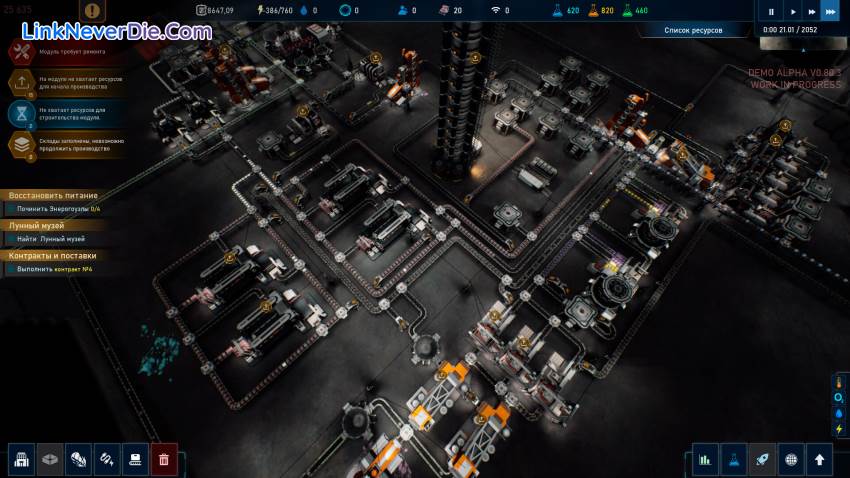Viewport: 850px width, 478px height.
Task: Select the hourglass construction resources alert
Action: pyautogui.click(x=22, y=112)
